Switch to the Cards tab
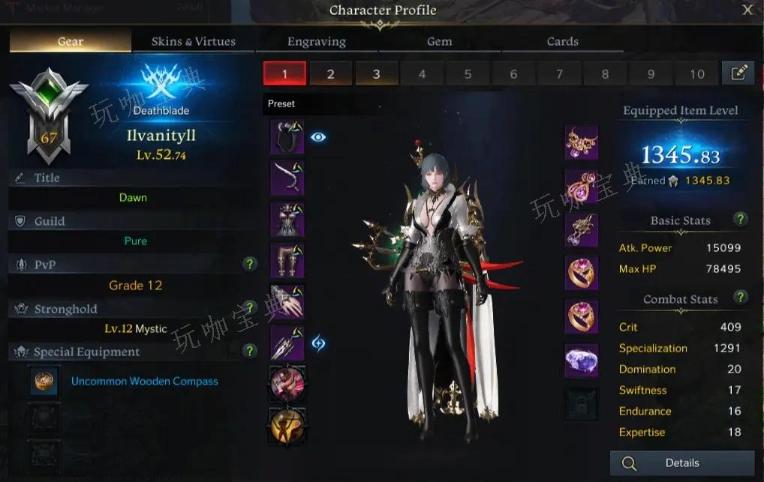764x482 pixels. [562, 42]
